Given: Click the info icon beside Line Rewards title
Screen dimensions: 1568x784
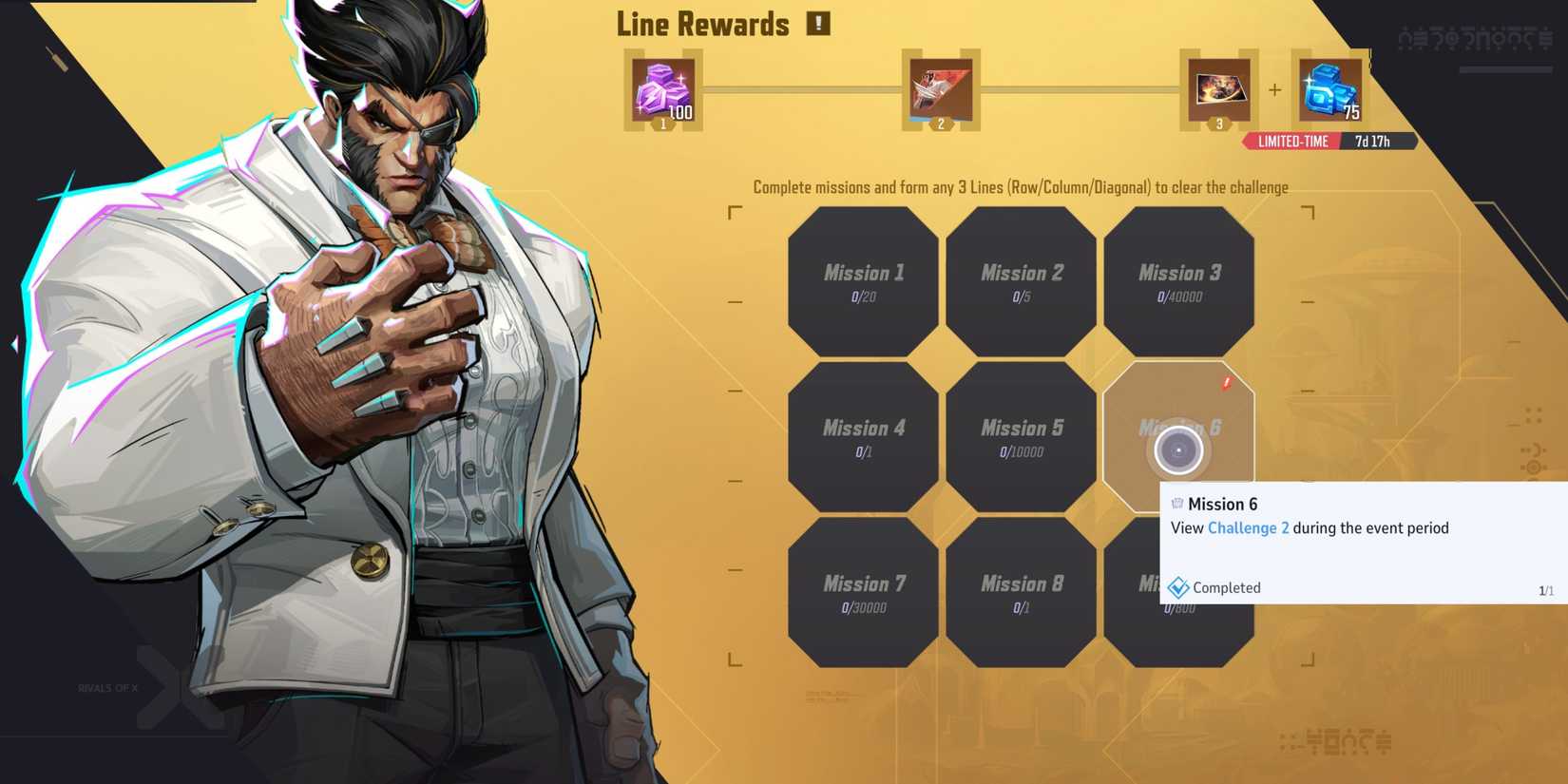Looking at the screenshot, I should (817, 22).
